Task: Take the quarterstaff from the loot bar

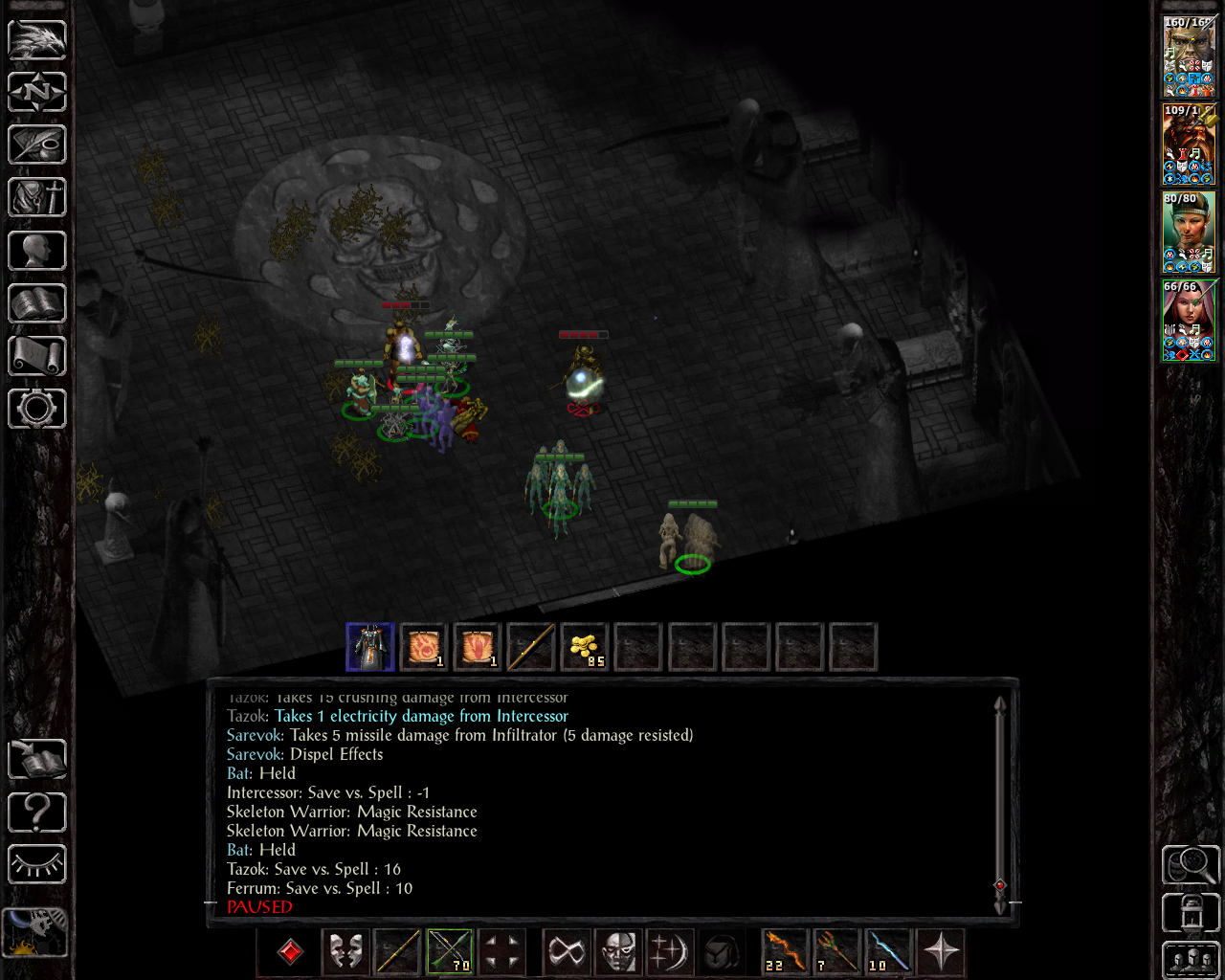Action: click(x=530, y=647)
